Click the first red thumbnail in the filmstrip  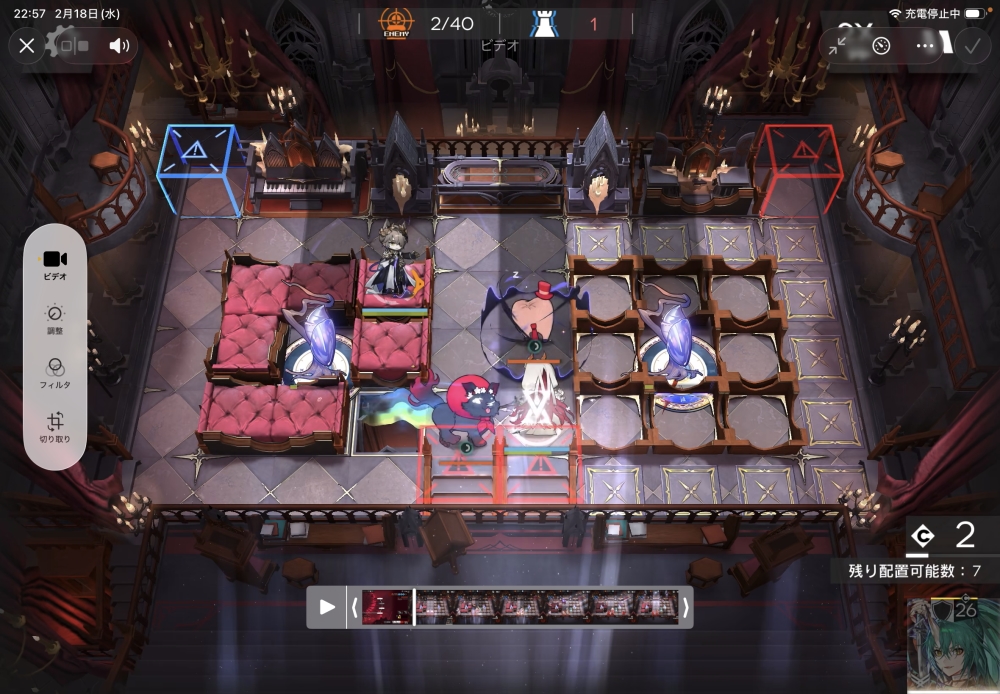point(387,607)
